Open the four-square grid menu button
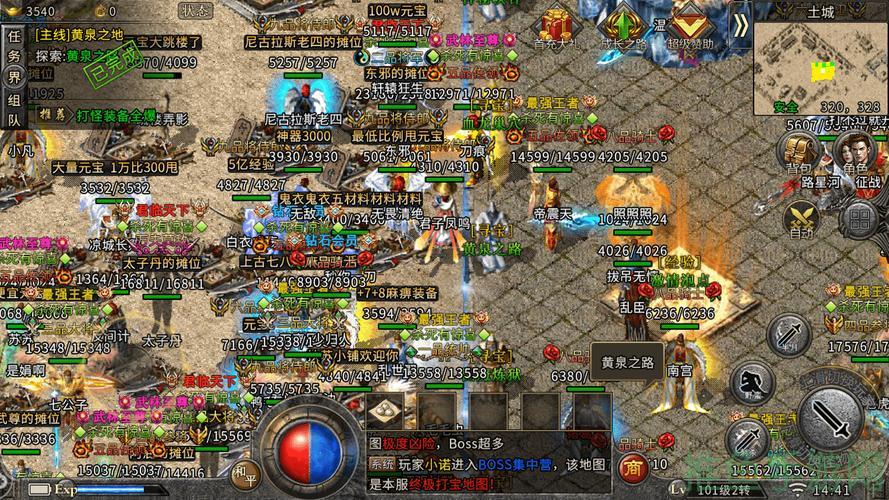889x500 pixels. (x=859, y=218)
